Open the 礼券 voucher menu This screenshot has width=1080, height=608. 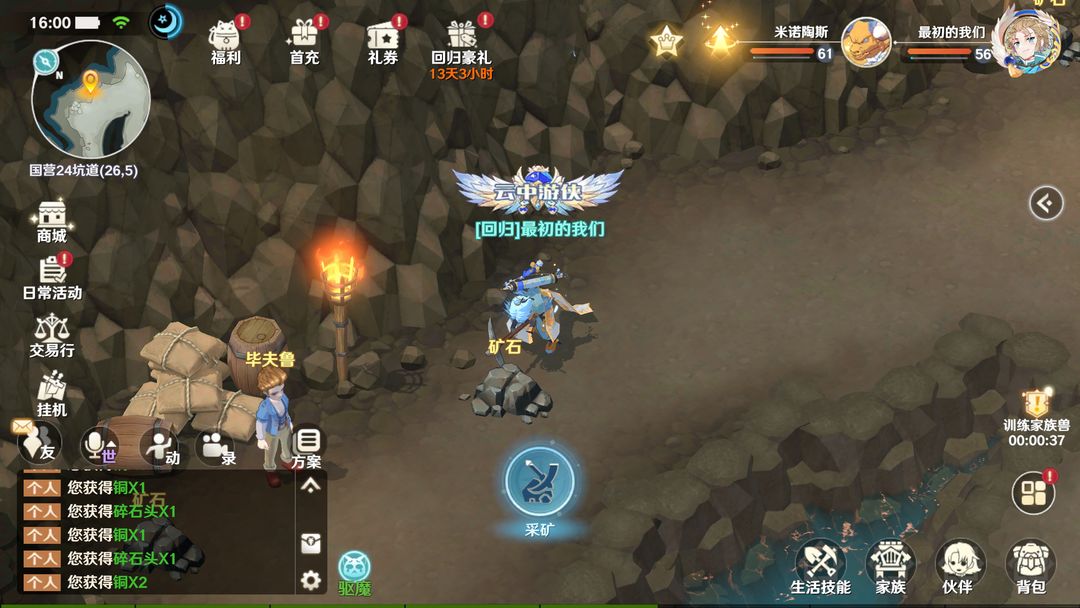point(382,42)
